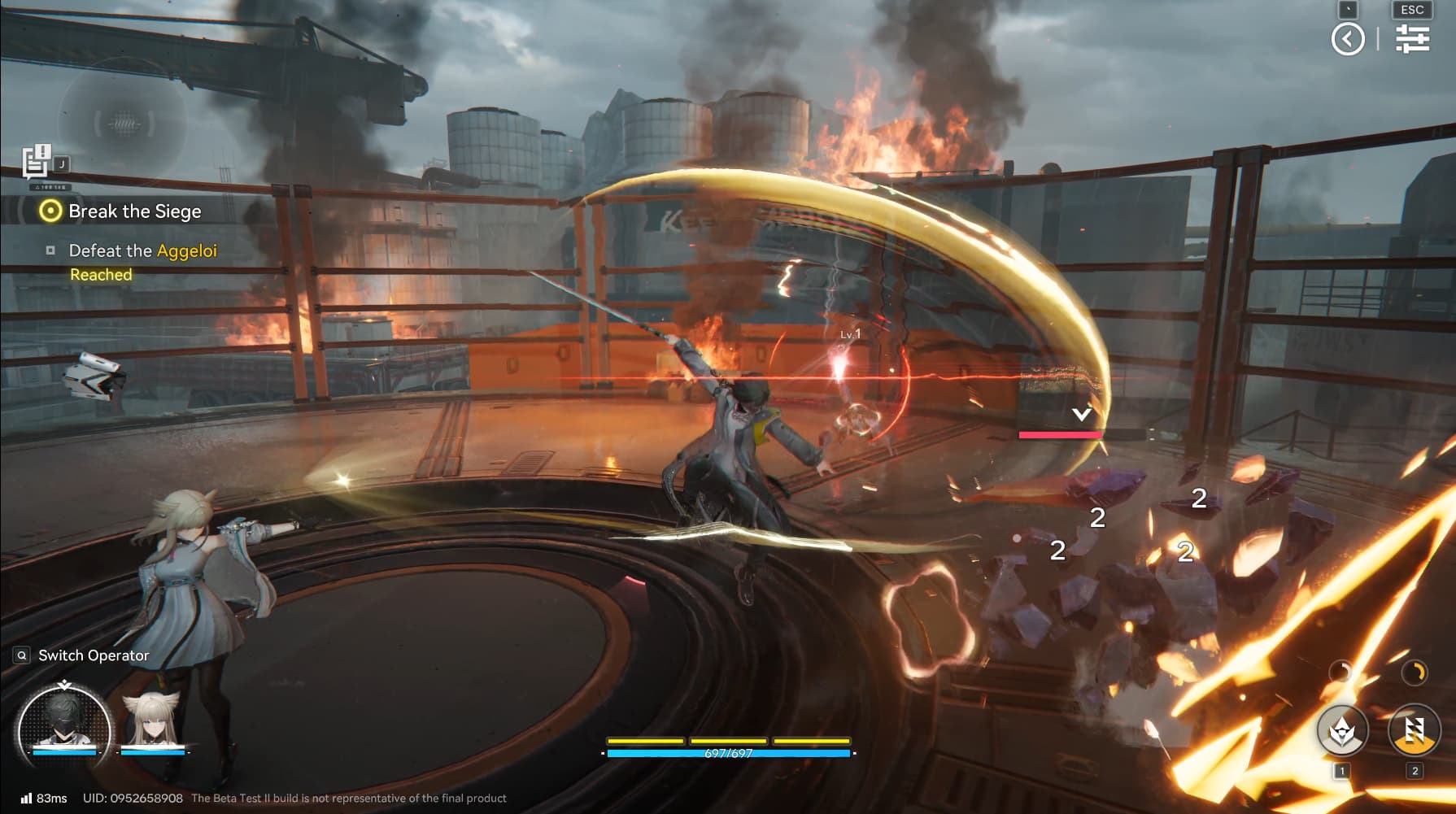Click the circular minimap radar
Image resolution: width=1456 pixels, height=814 pixels.
pos(123,124)
